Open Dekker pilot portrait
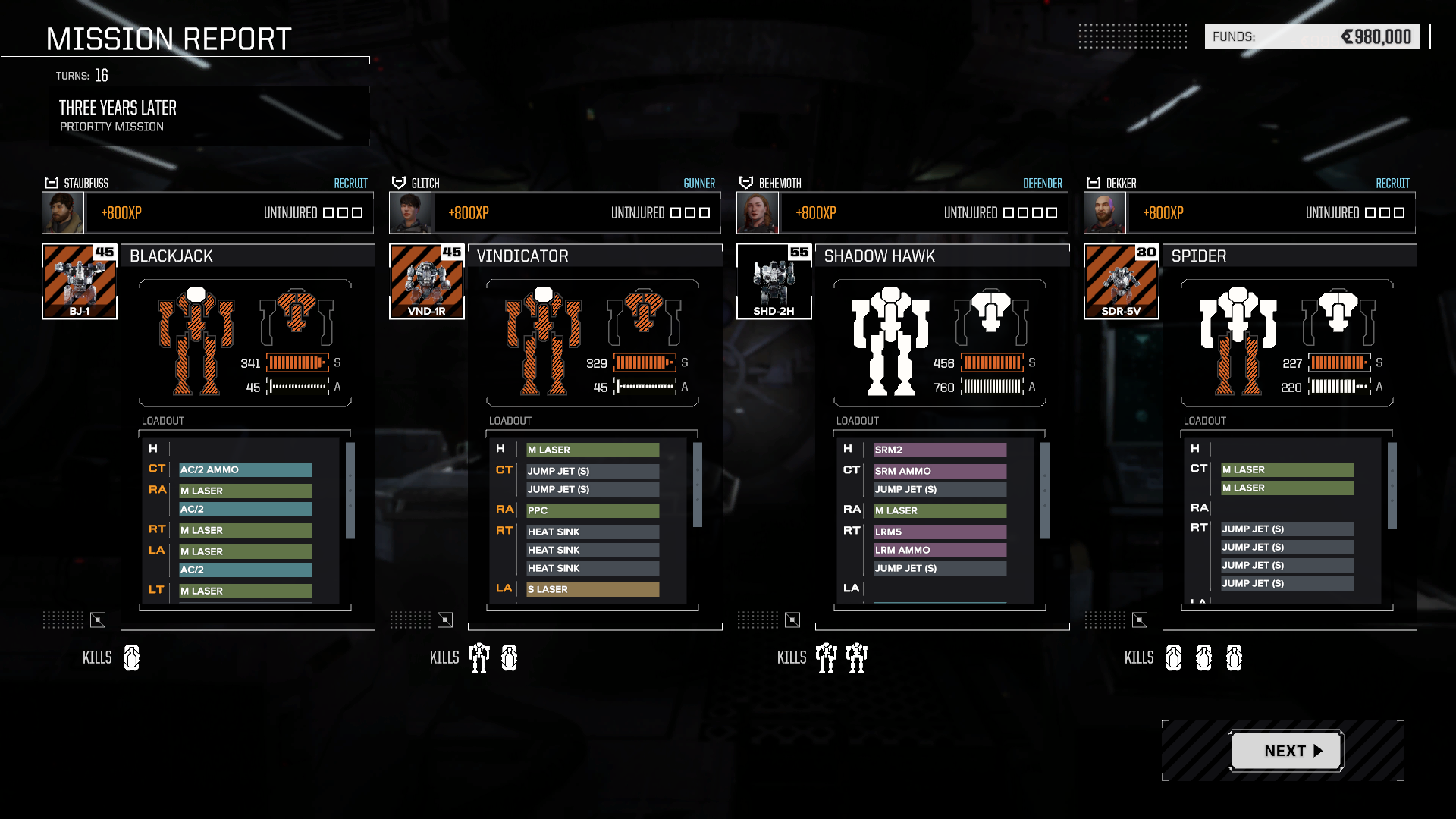This screenshot has height=819, width=1456. tap(1105, 213)
